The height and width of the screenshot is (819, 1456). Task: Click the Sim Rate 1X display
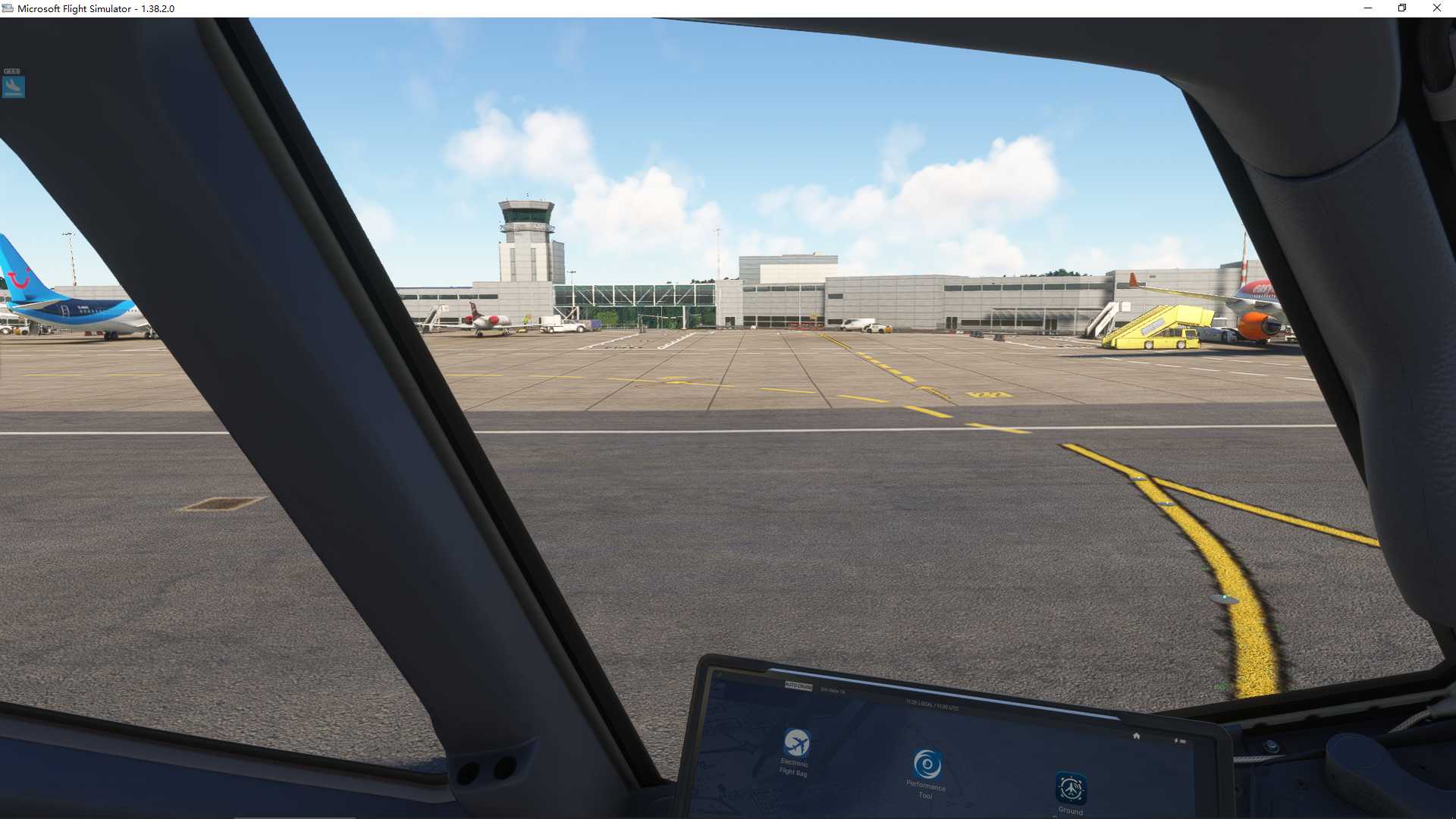[833, 690]
